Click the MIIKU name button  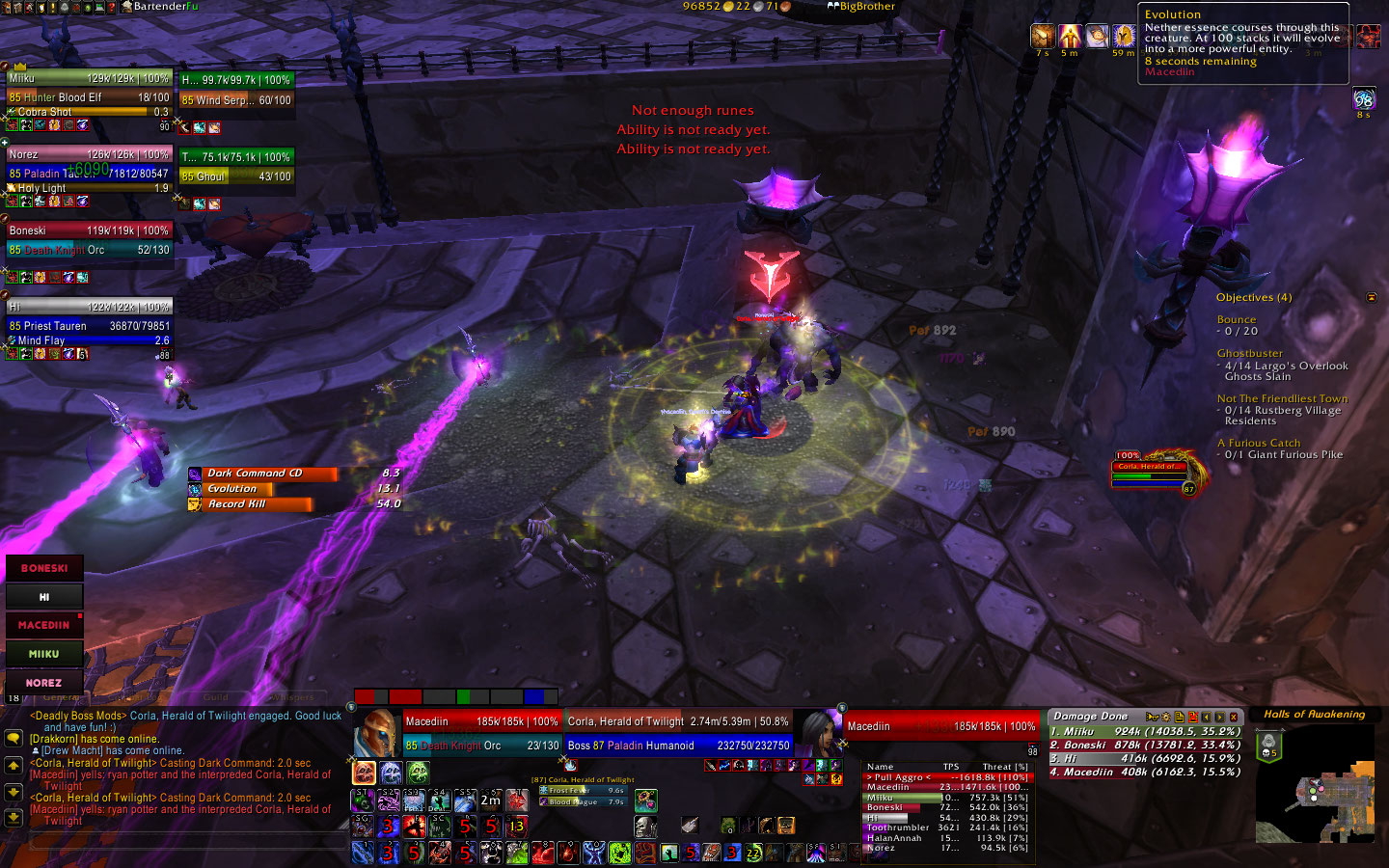click(x=44, y=654)
